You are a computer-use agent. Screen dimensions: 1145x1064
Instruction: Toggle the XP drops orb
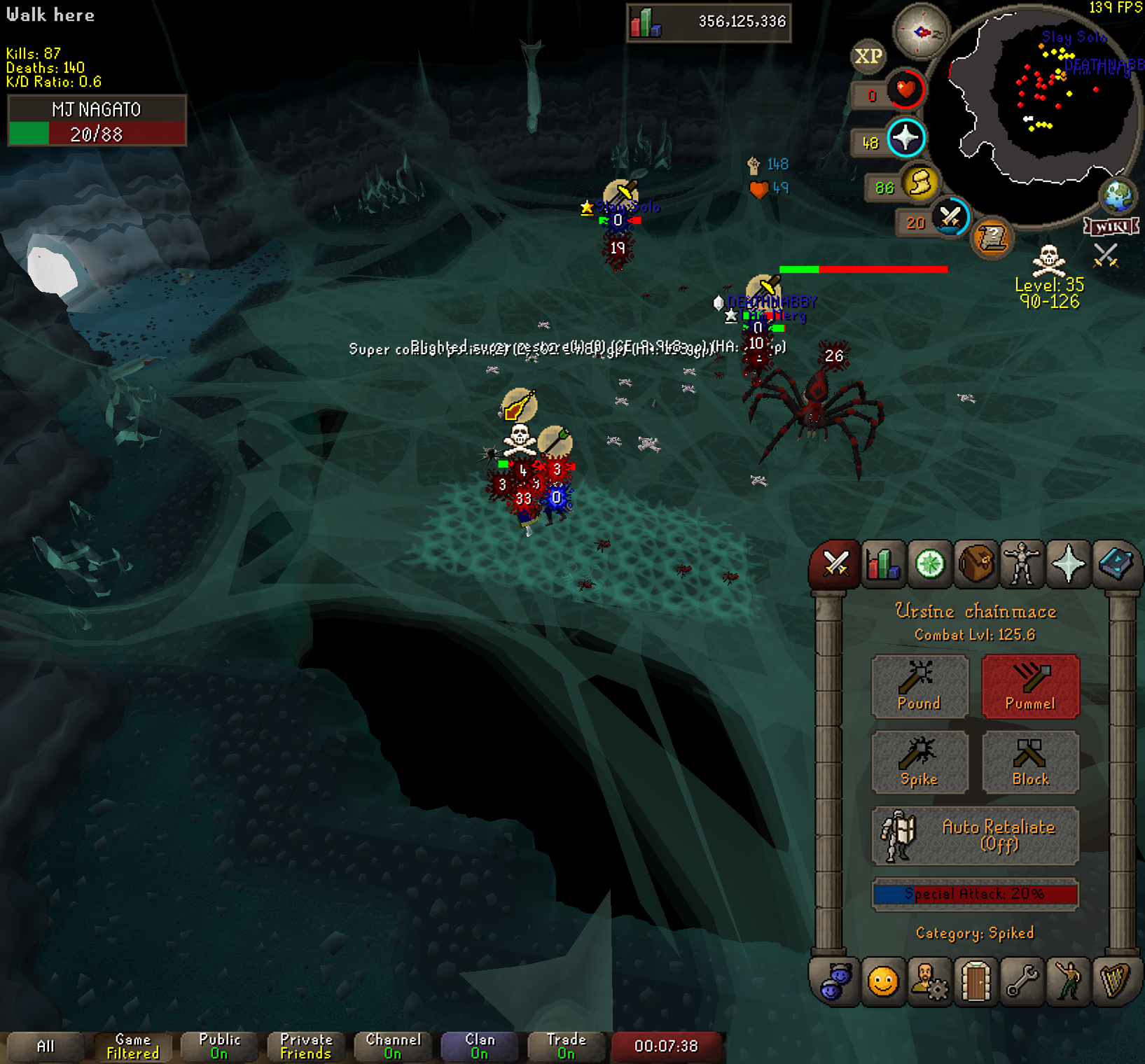868,56
